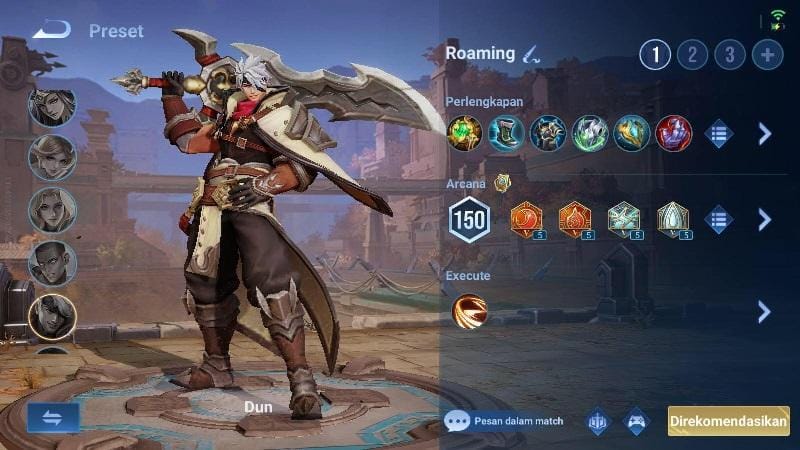Click the swap arrows button
Image resolution: width=800 pixels, height=450 pixels.
53,418
